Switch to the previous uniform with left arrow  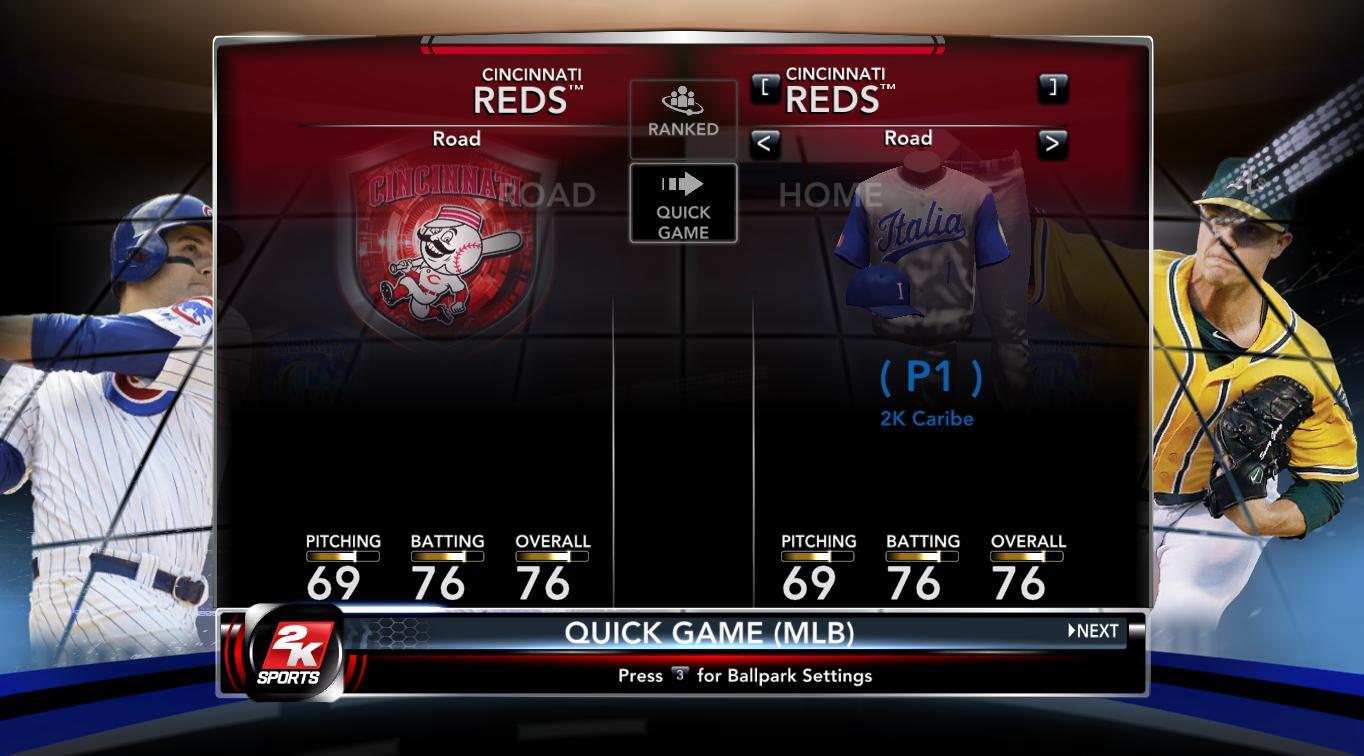click(764, 143)
